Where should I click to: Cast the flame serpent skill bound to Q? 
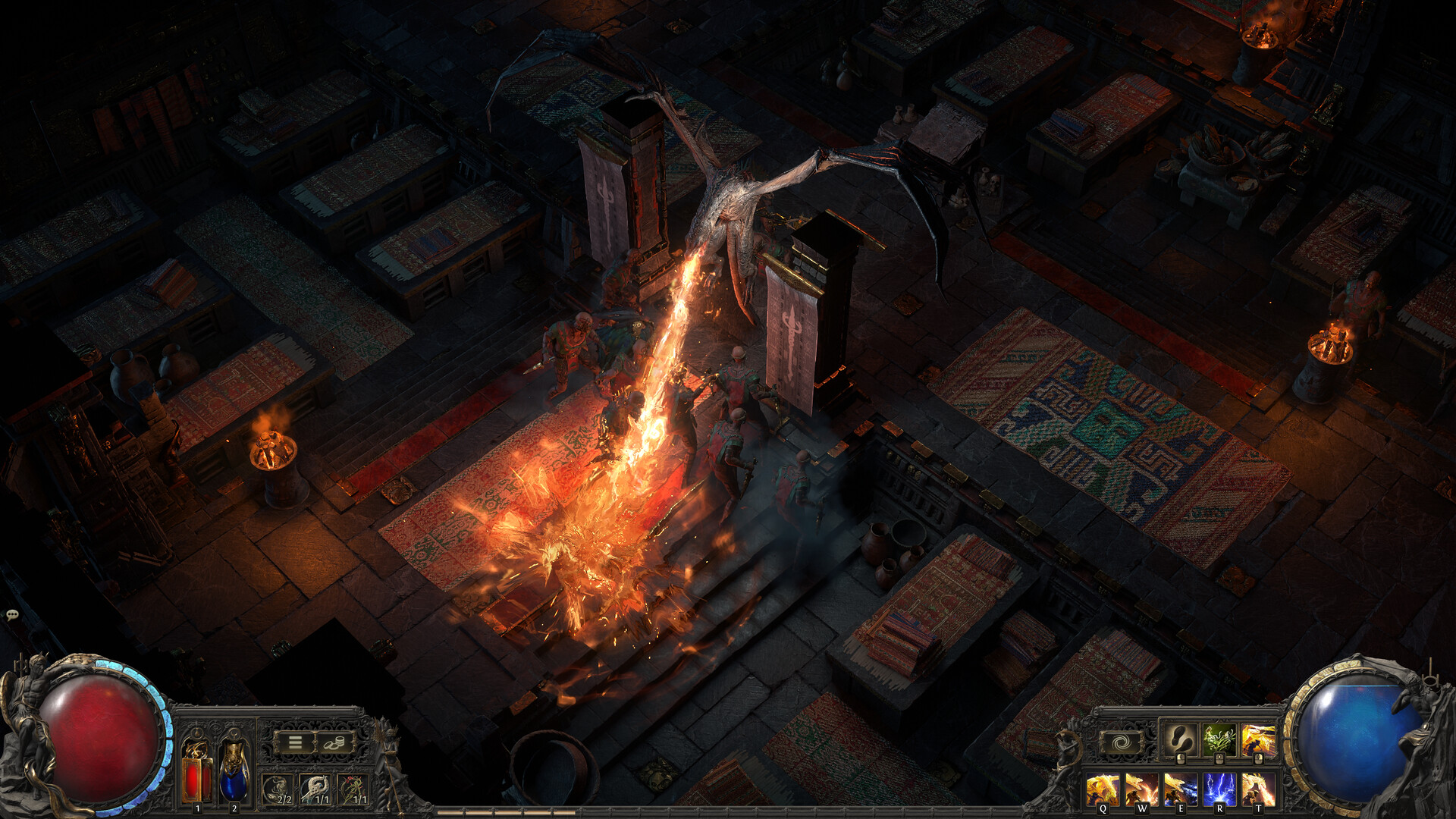pyautogui.click(x=1103, y=789)
